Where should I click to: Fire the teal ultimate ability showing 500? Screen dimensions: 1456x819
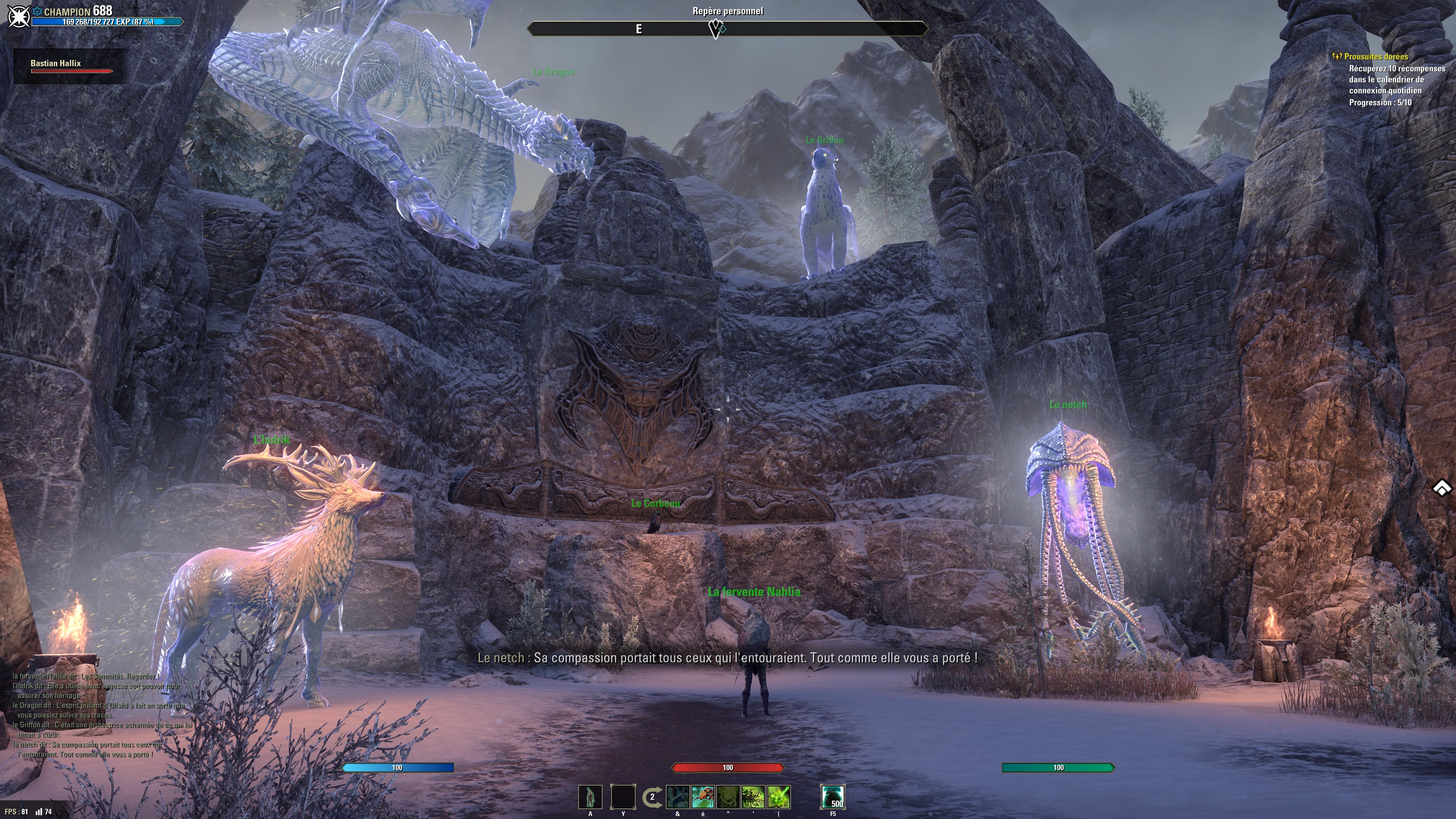click(x=833, y=796)
